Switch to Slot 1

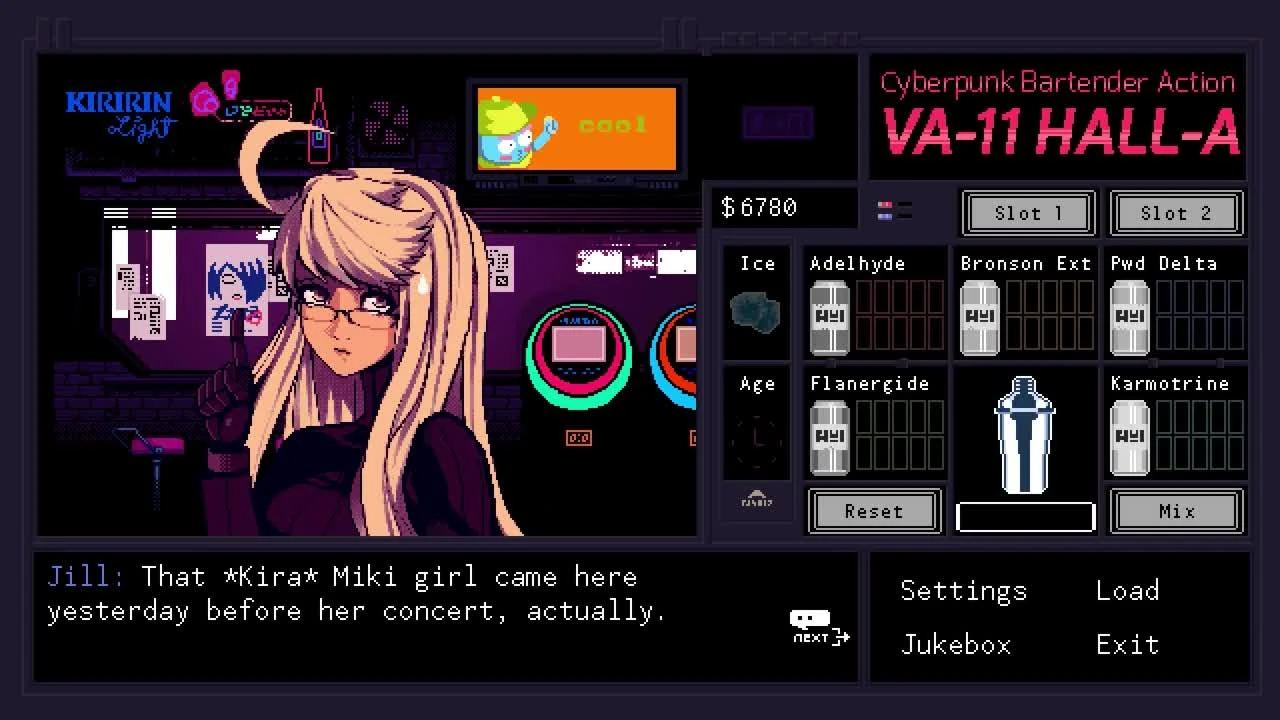(x=1027, y=213)
